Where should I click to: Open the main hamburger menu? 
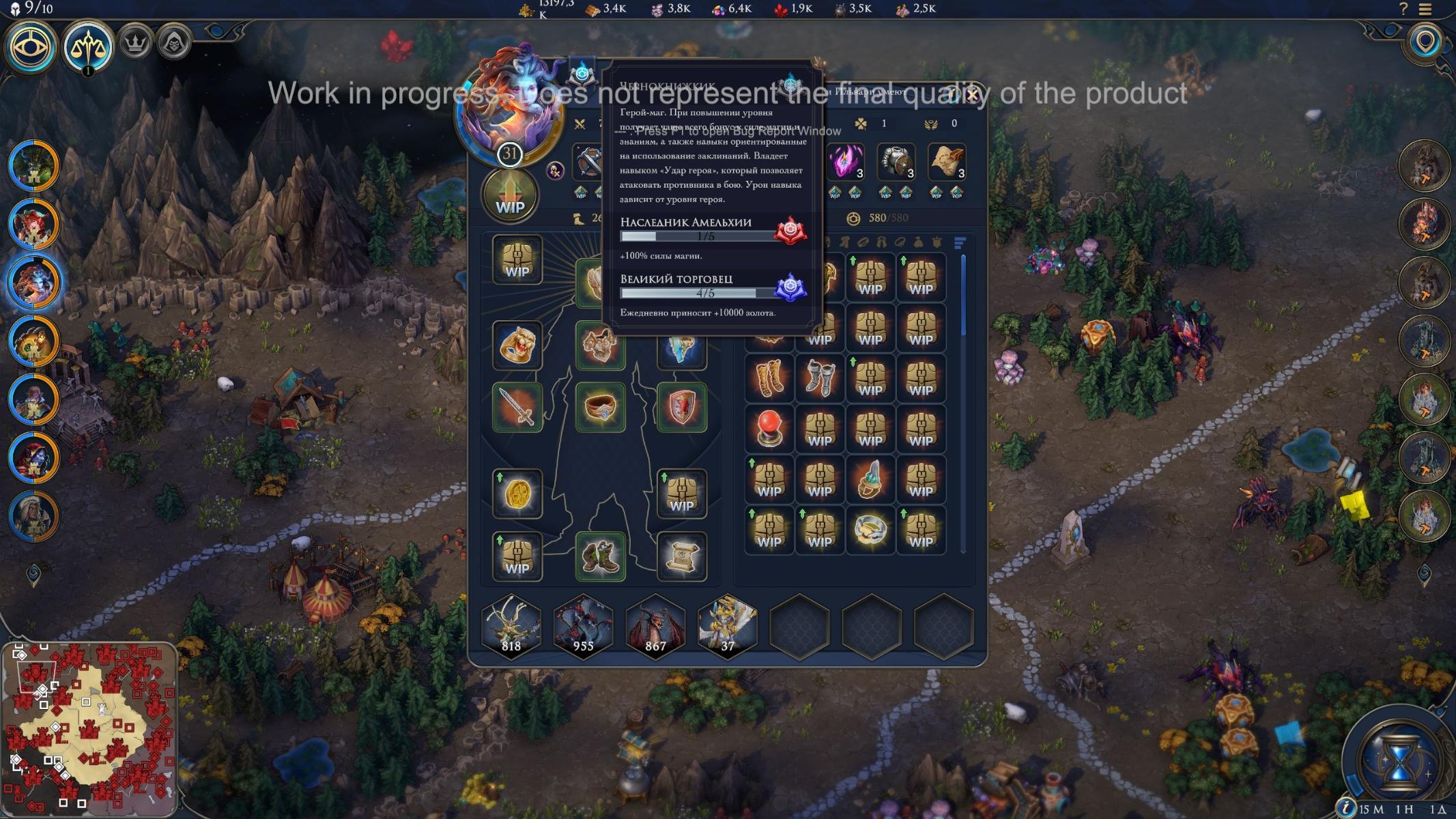[1425, 10]
